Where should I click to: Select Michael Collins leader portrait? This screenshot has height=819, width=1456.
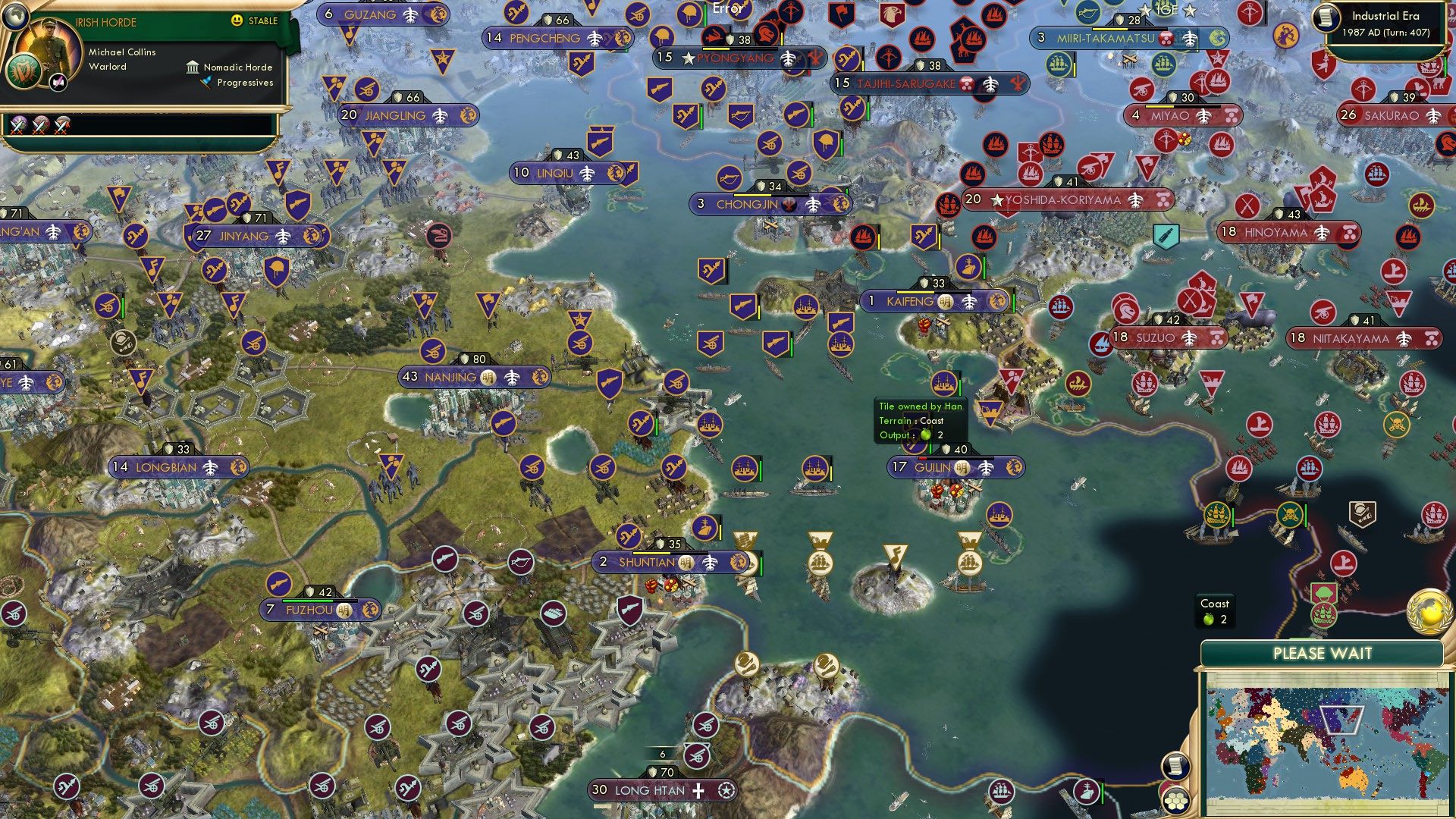[x=49, y=45]
